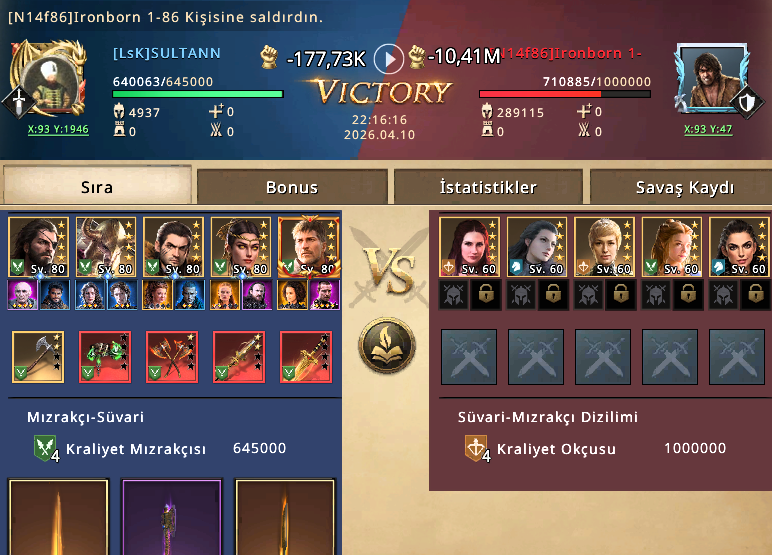Select the green glowing axe equipment slot

pyautogui.click(x=105, y=357)
